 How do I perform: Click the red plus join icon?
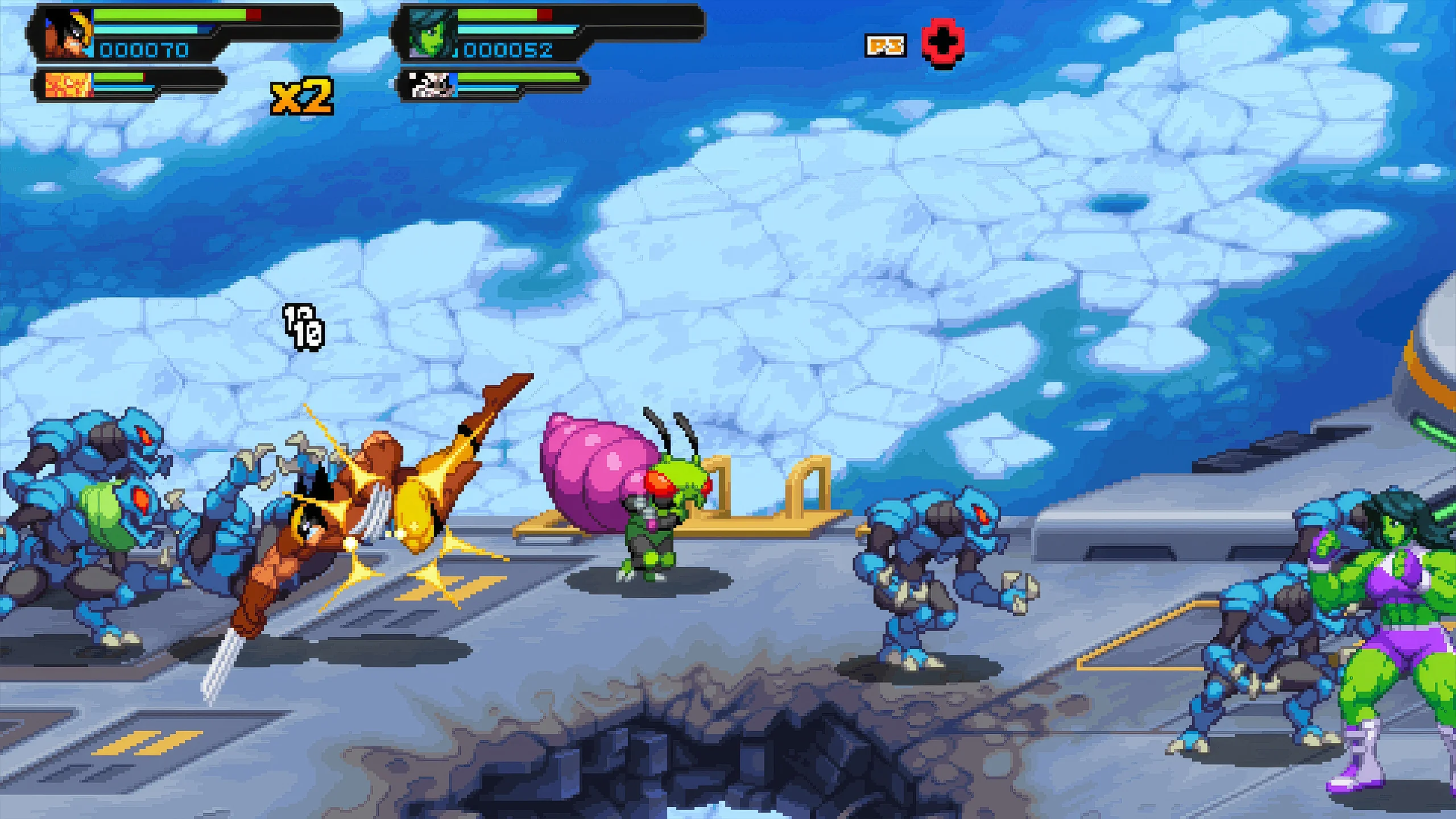[943, 44]
